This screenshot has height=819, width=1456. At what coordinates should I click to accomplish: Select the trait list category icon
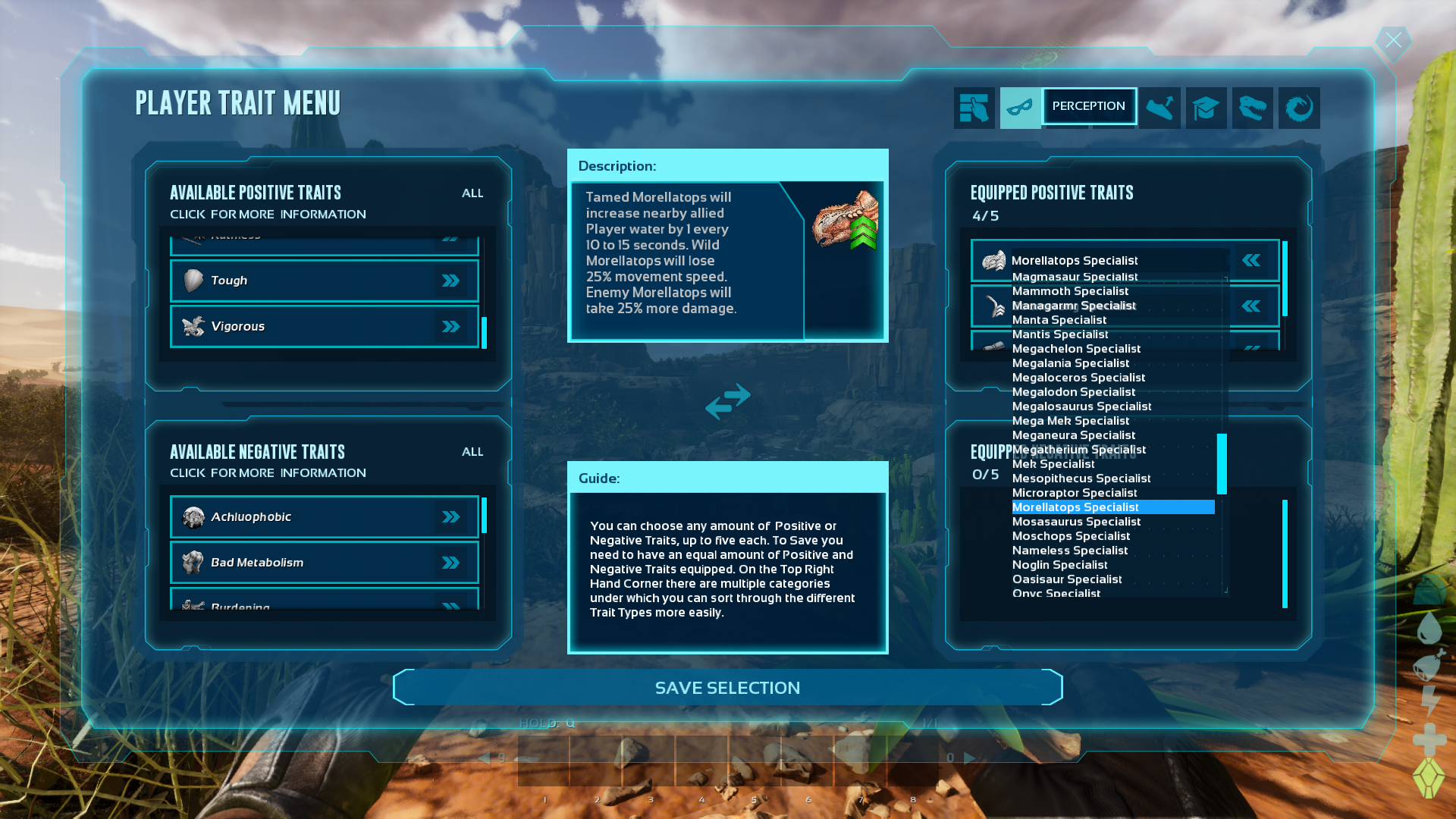coord(974,108)
